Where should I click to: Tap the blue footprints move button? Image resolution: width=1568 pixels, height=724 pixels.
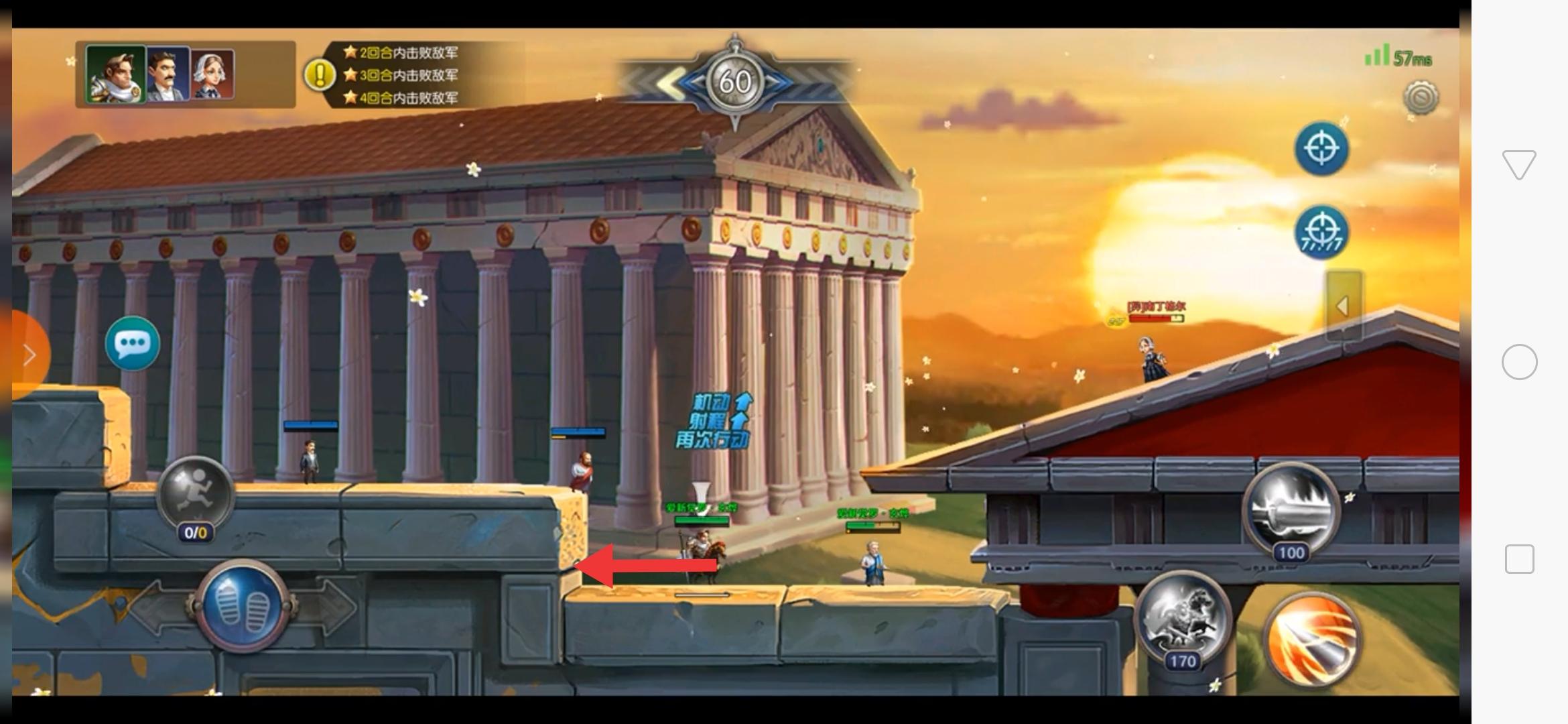(243, 607)
